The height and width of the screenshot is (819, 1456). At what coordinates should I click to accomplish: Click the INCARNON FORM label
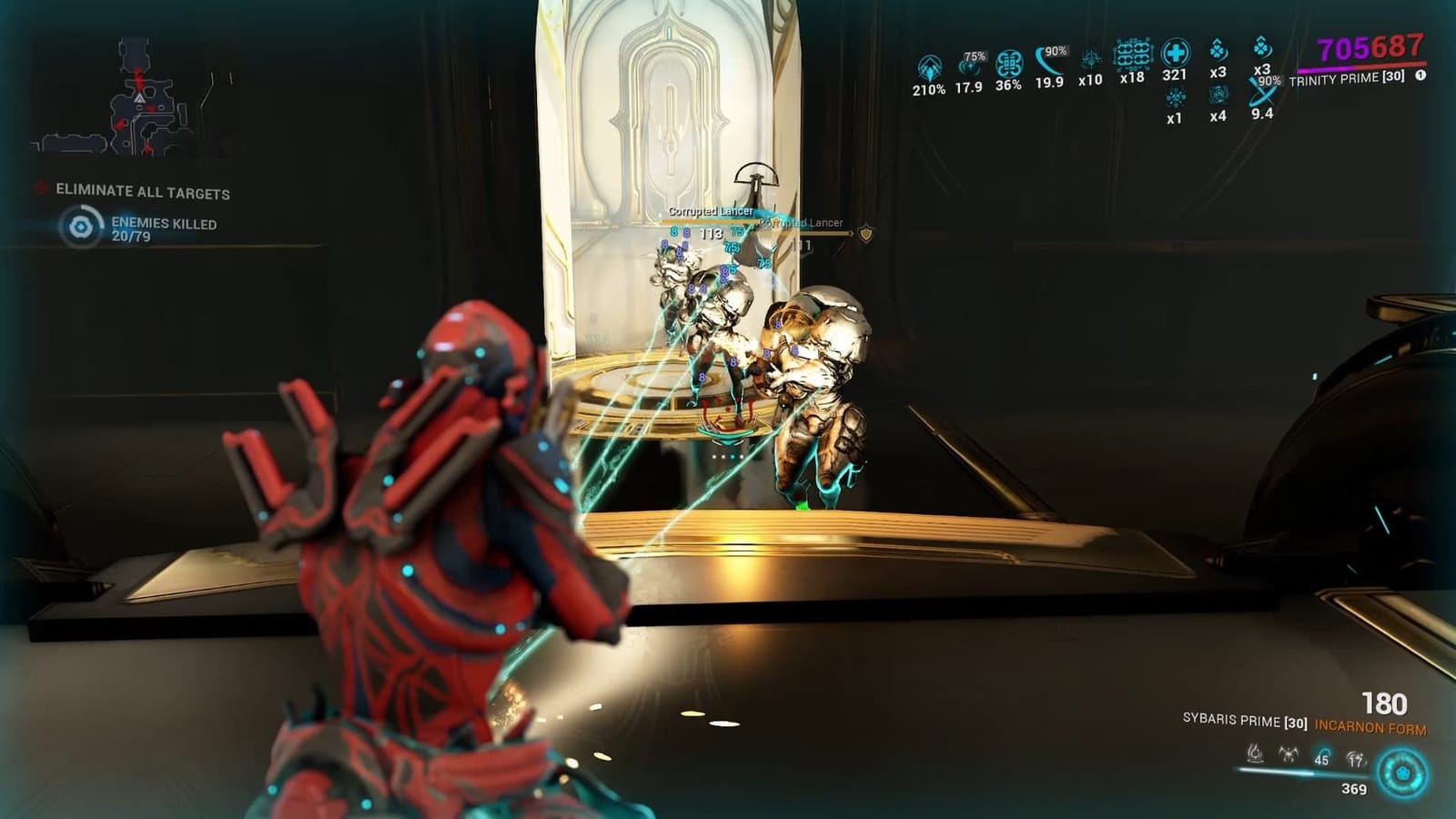pos(1370,727)
